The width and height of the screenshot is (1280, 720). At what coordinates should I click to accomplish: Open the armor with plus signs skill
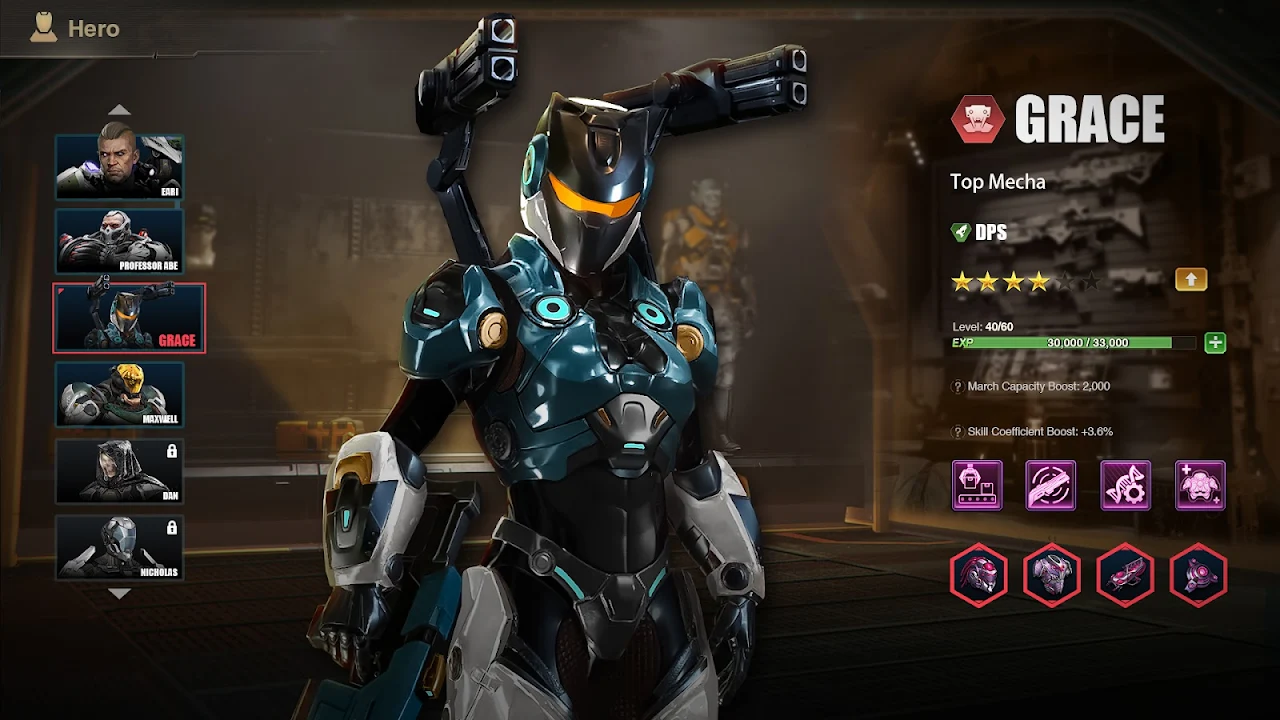click(1200, 486)
